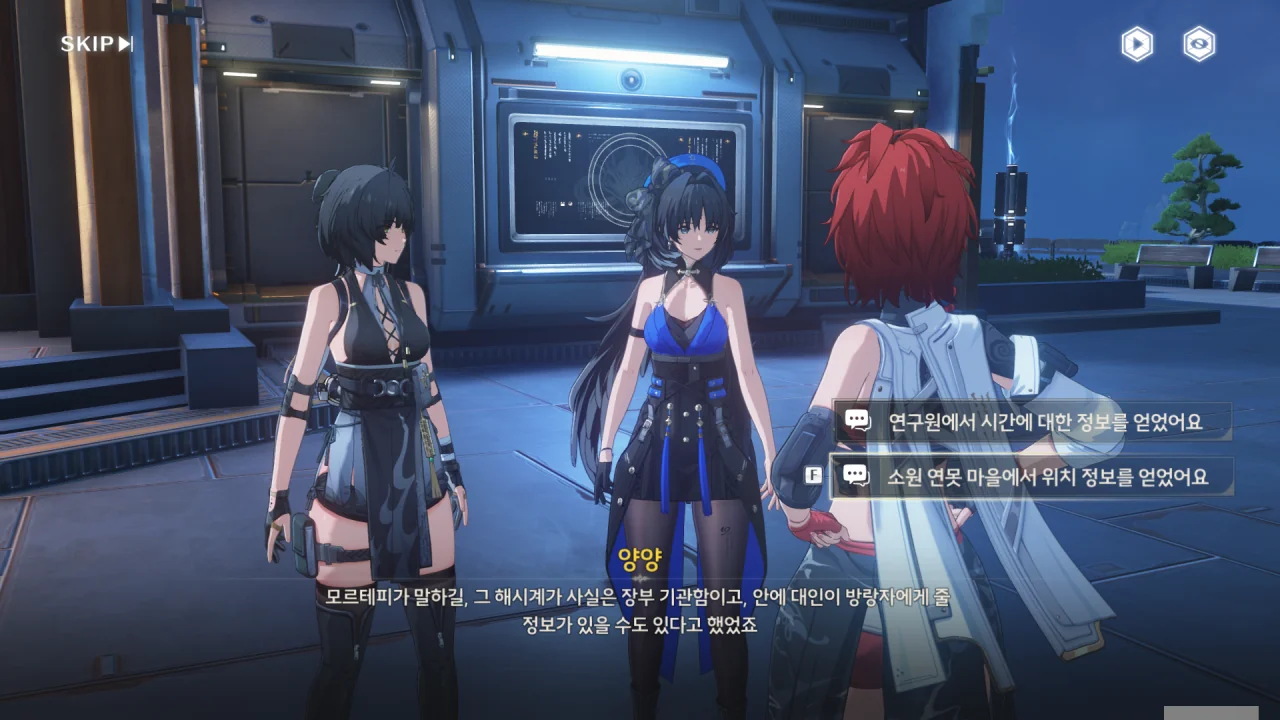Viewport: 1280px width, 720px height.
Task: Toggle dialogue auto-play
Action: click(x=1136, y=44)
